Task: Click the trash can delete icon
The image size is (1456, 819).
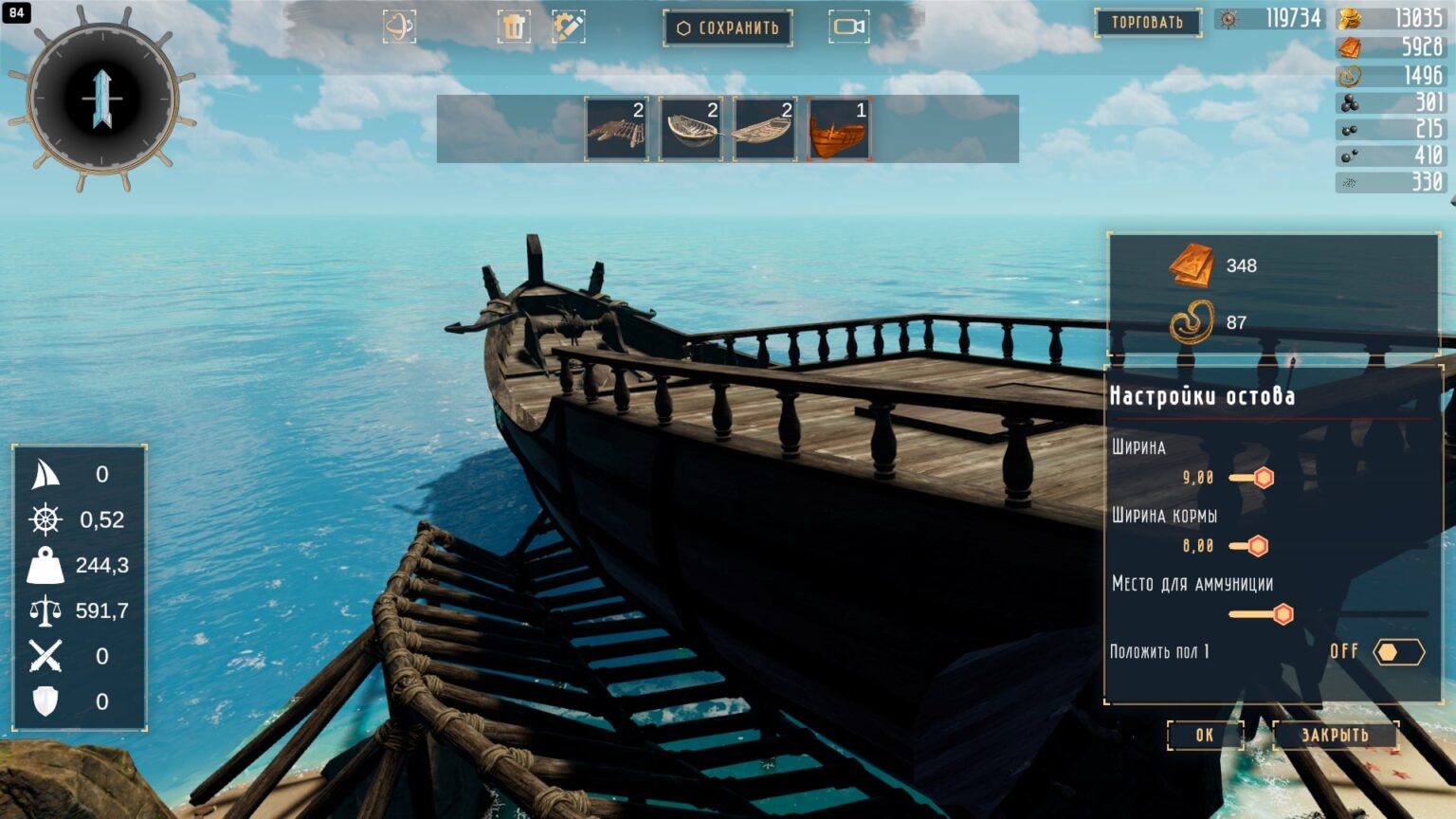Action: click(x=514, y=27)
